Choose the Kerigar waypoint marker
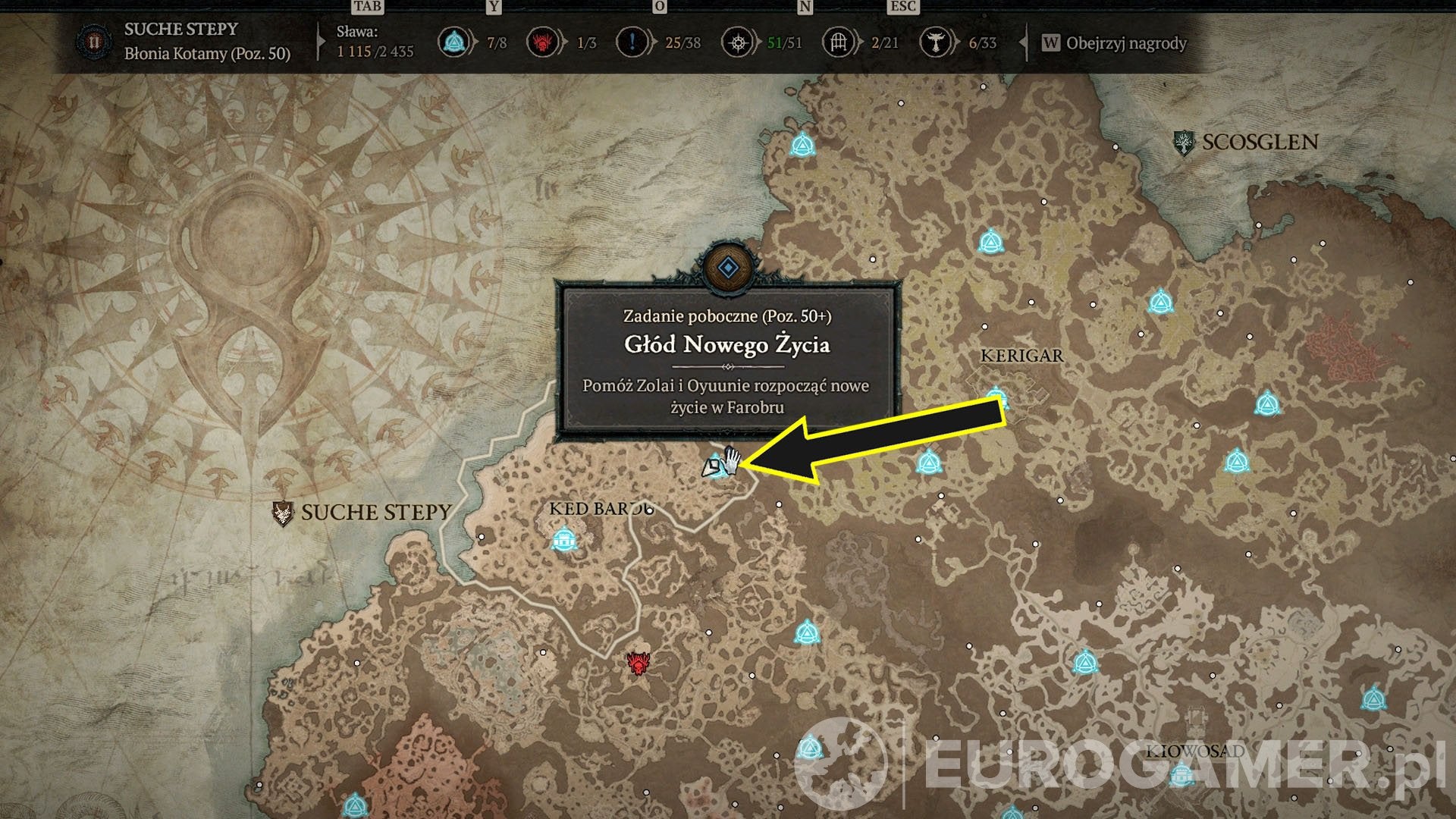This screenshot has height=819, width=1456. (x=998, y=397)
